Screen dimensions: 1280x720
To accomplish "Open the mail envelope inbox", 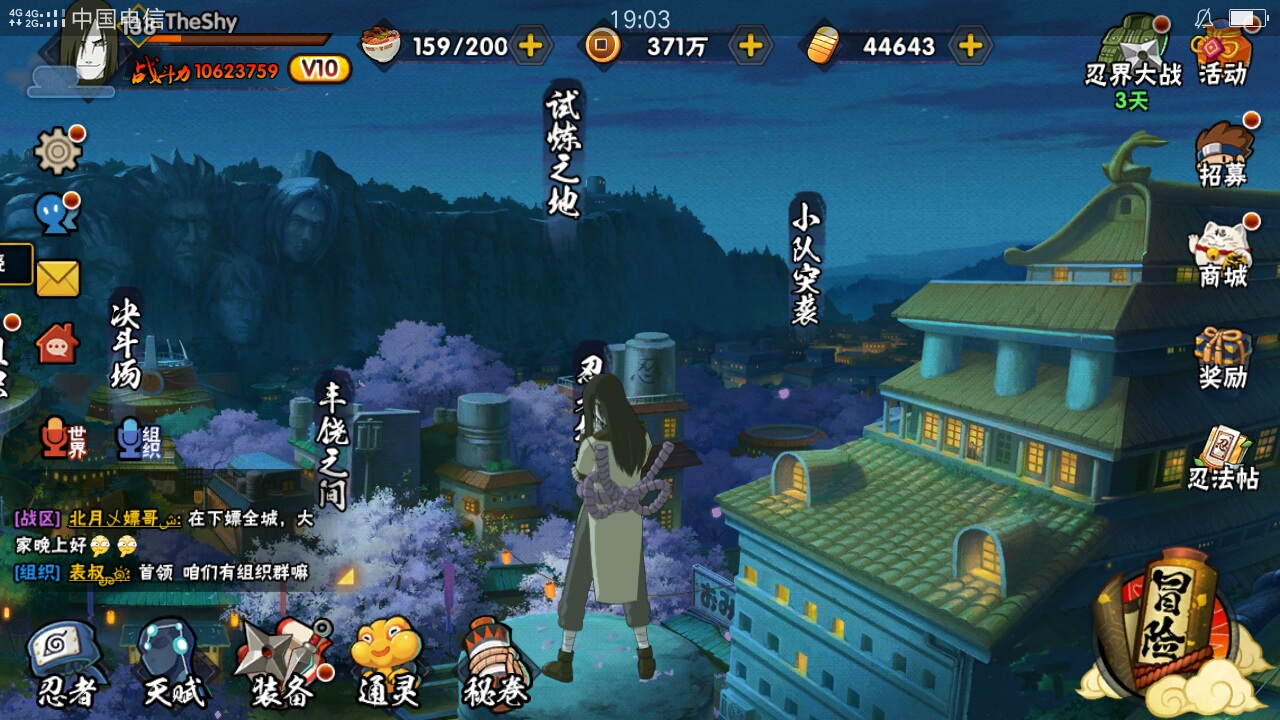I will pos(58,279).
